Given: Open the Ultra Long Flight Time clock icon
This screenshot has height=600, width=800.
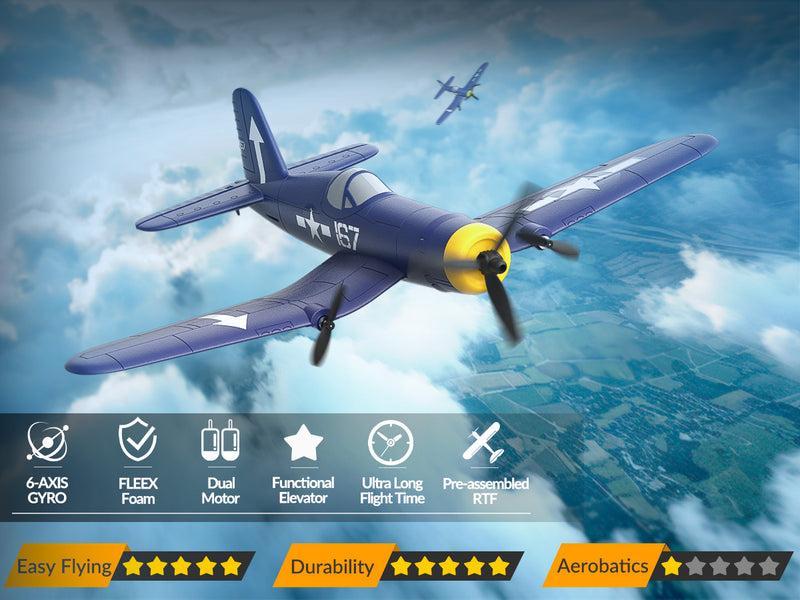Looking at the screenshot, I should [390, 442].
